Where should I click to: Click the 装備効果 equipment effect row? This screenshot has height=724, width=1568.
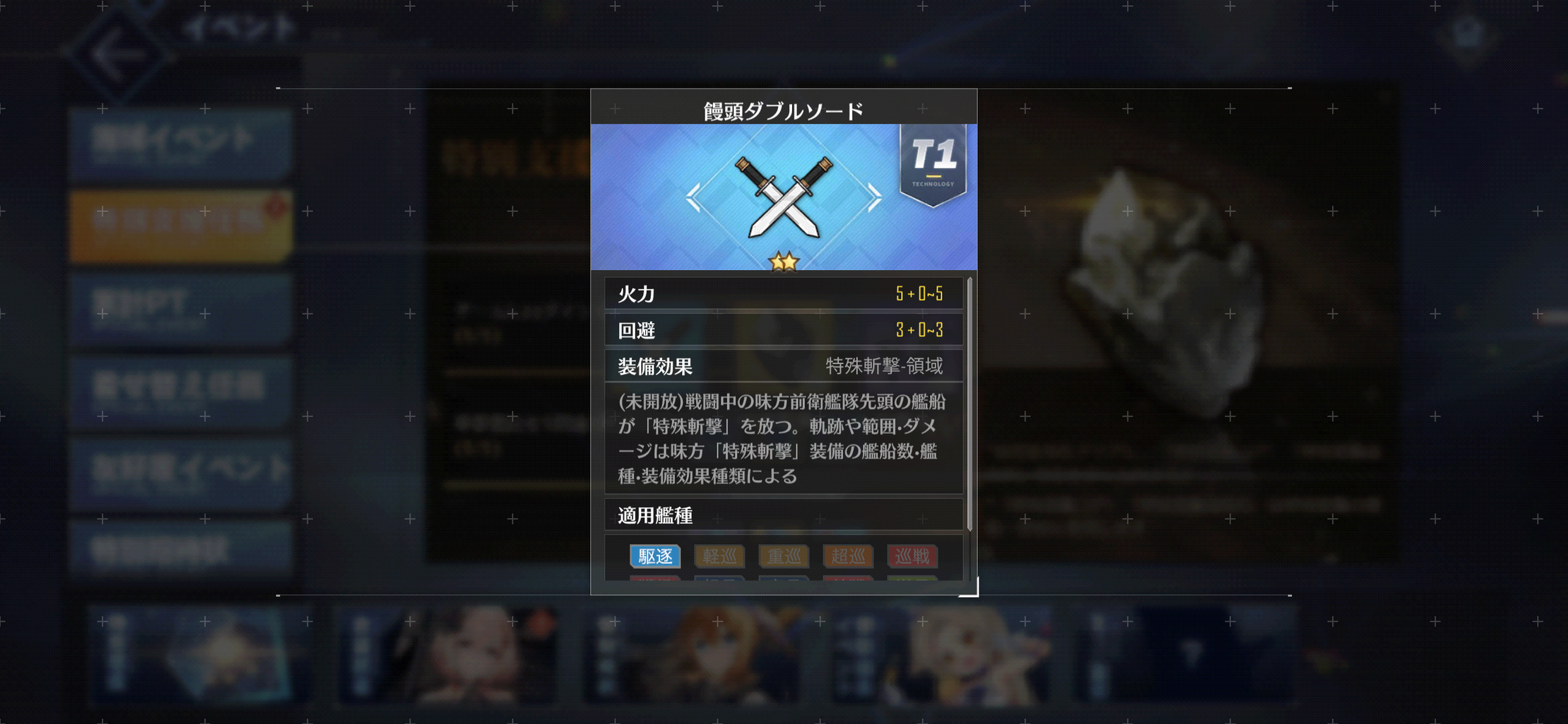[x=784, y=366]
